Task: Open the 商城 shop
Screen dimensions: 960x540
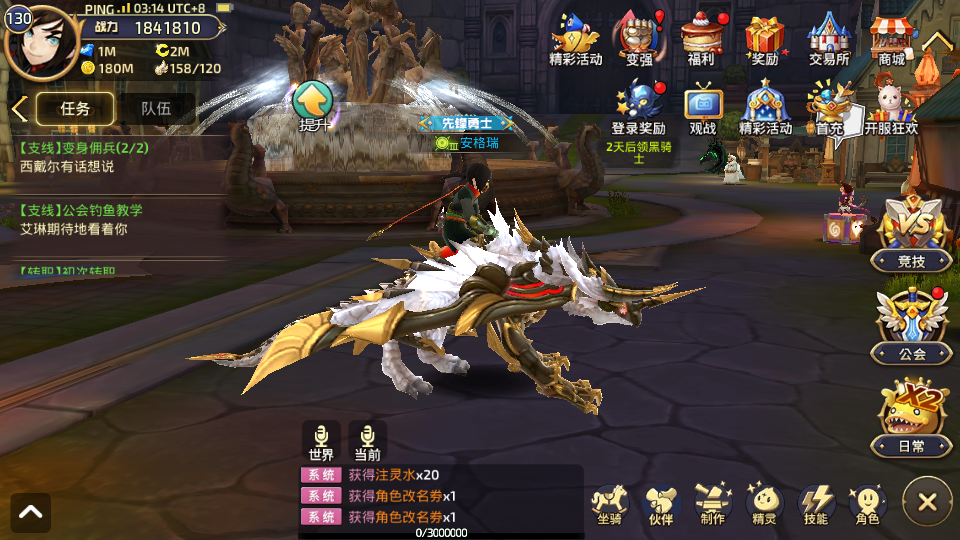Action: click(890, 40)
